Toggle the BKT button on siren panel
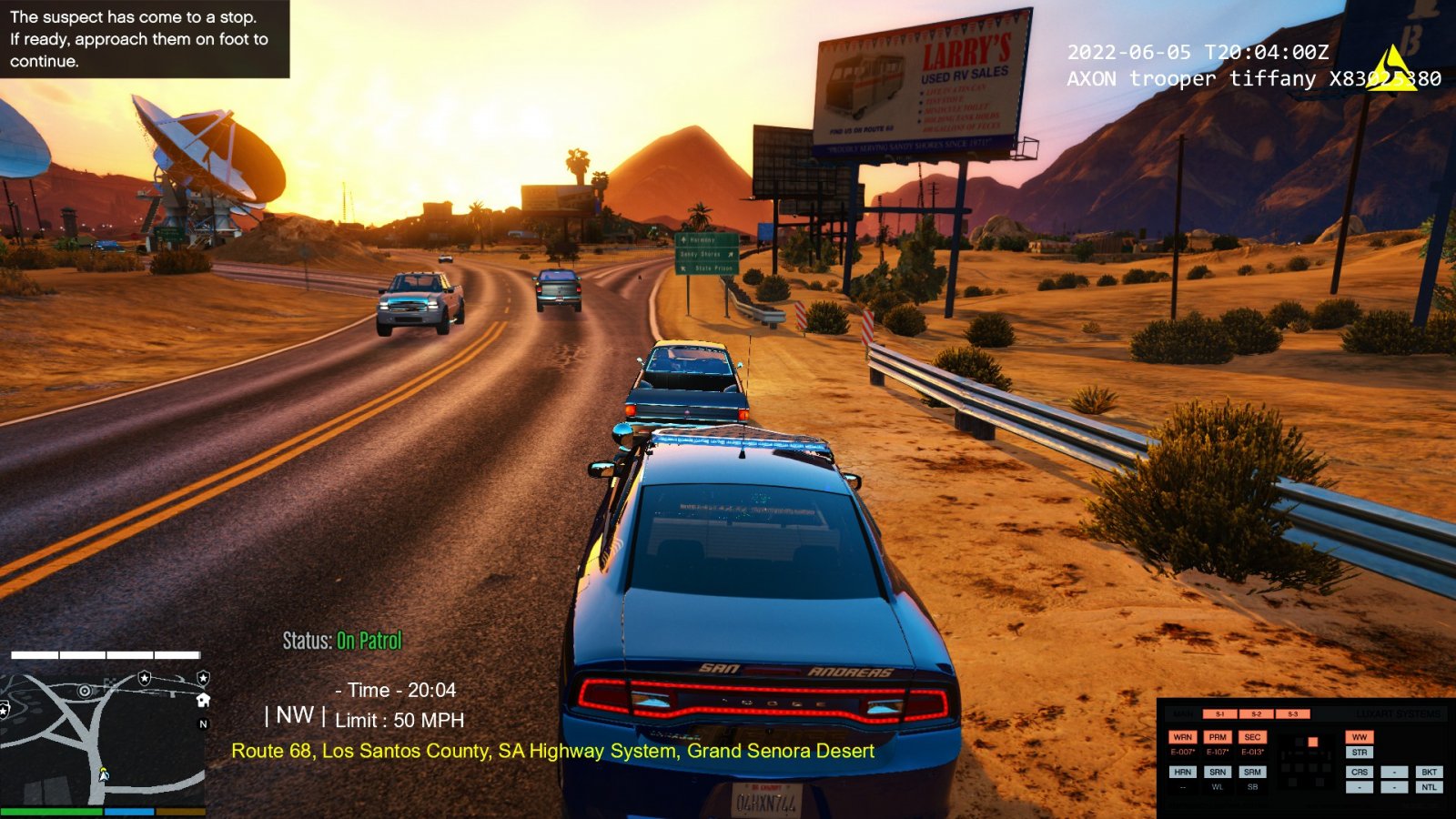This screenshot has height=819, width=1456. click(1429, 772)
